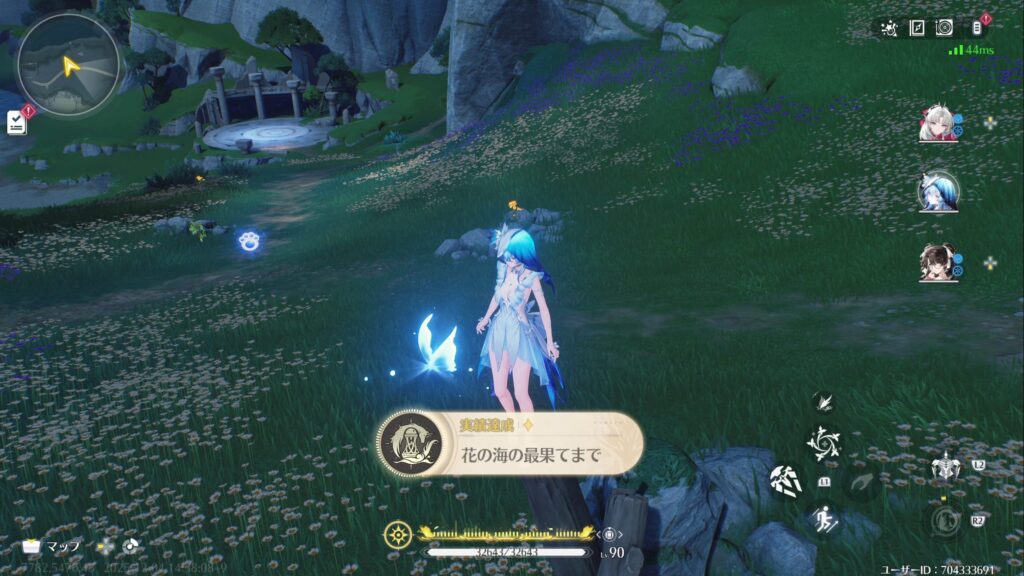The image size is (1024, 576).
Task: Activate the swirling leaves skill icon
Action: pyautogui.click(x=826, y=442)
